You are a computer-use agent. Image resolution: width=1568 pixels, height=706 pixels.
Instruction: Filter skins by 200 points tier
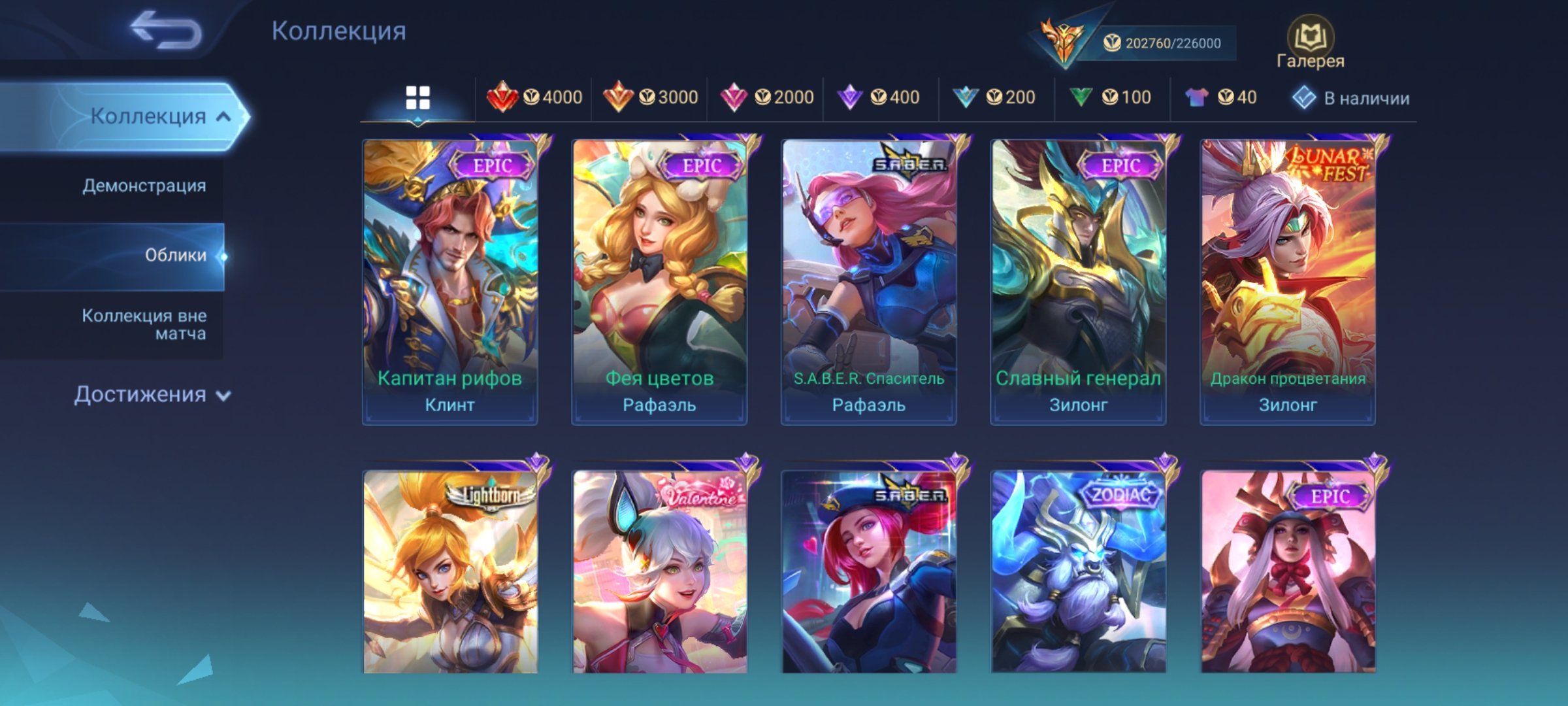[x=994, y=97]
